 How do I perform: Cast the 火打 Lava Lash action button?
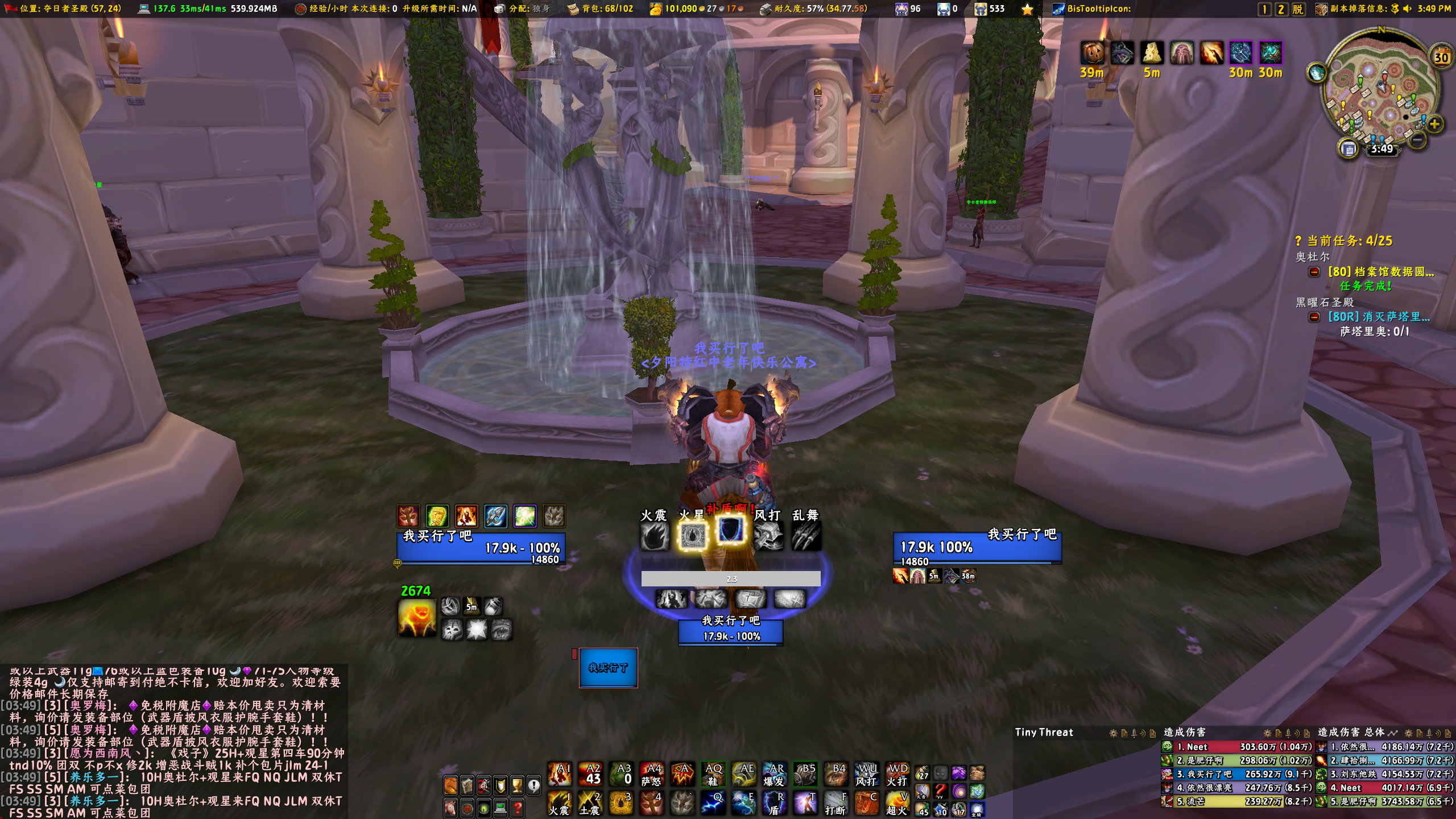tap(897, 774)
